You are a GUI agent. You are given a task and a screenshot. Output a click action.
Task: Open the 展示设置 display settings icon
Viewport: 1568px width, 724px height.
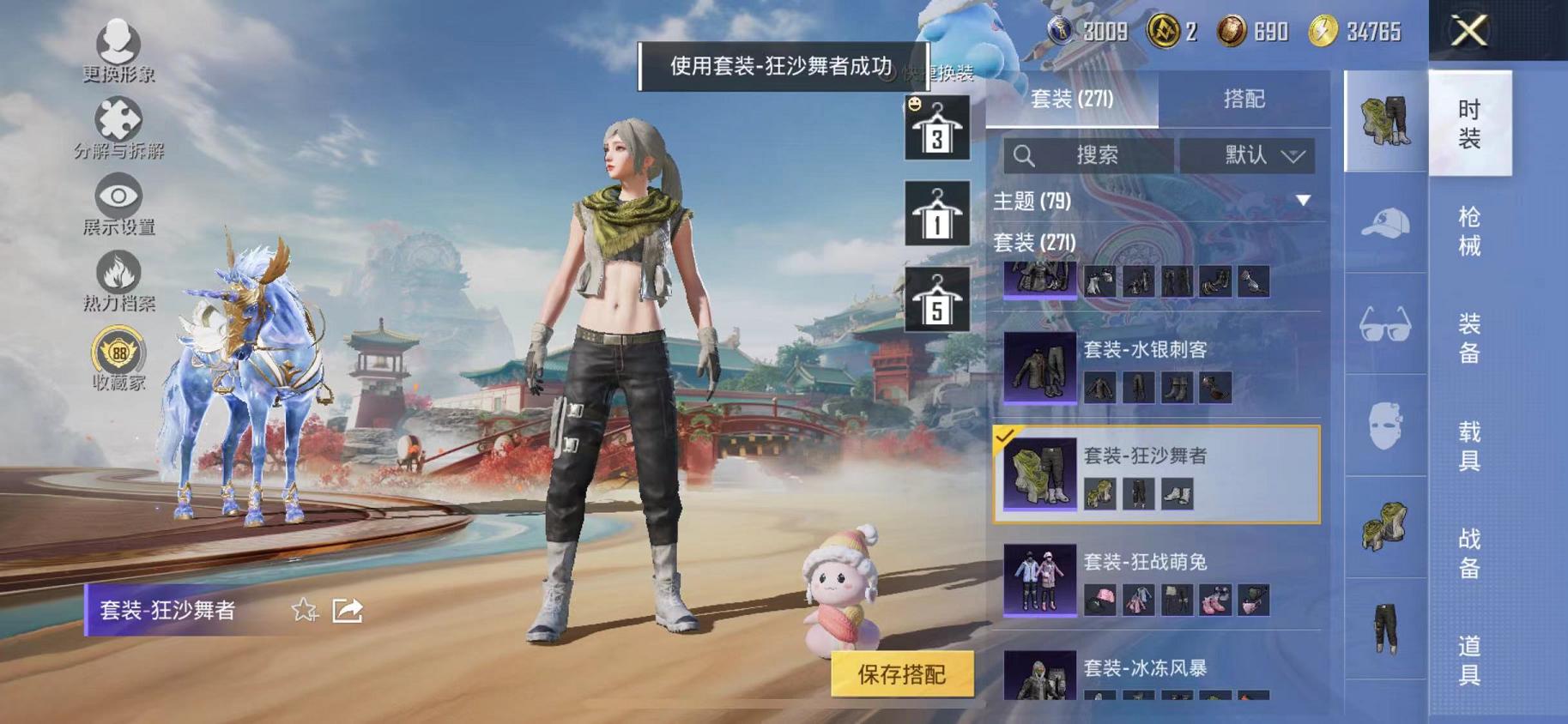click(119, 196)
